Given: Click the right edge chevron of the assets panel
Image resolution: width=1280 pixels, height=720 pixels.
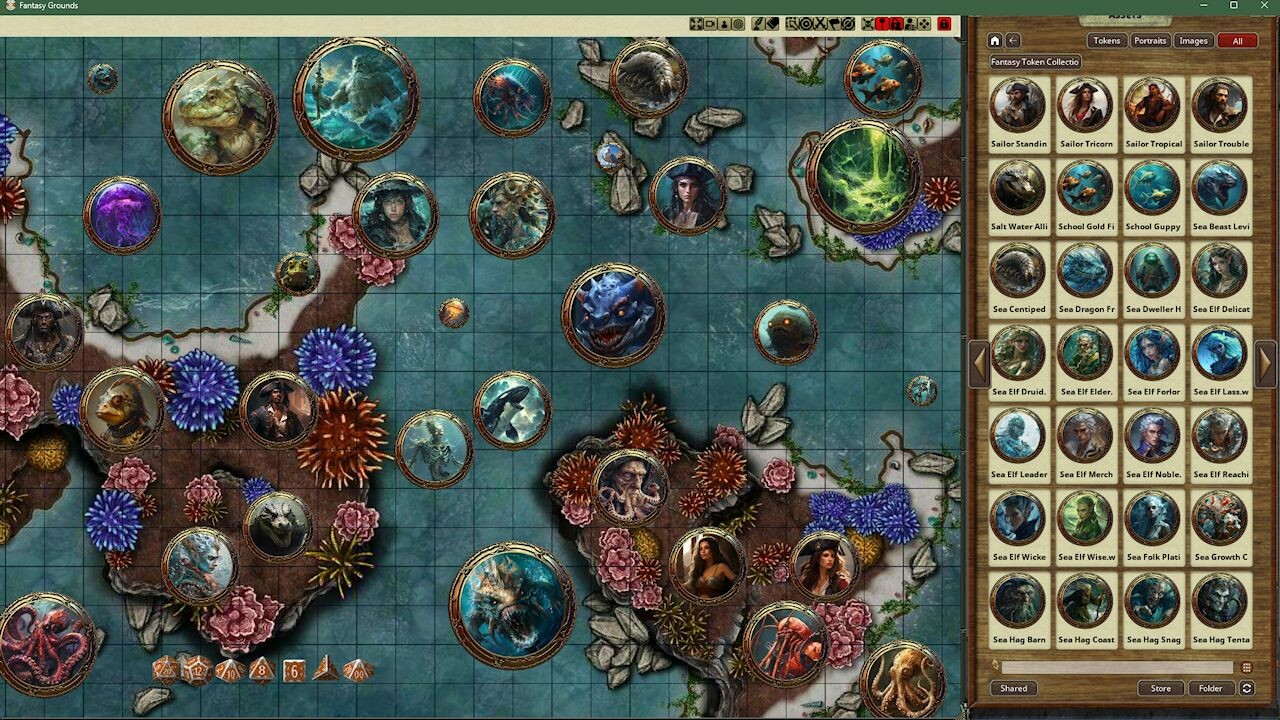Looking at the screenshot, I should tap(1265, 365).
